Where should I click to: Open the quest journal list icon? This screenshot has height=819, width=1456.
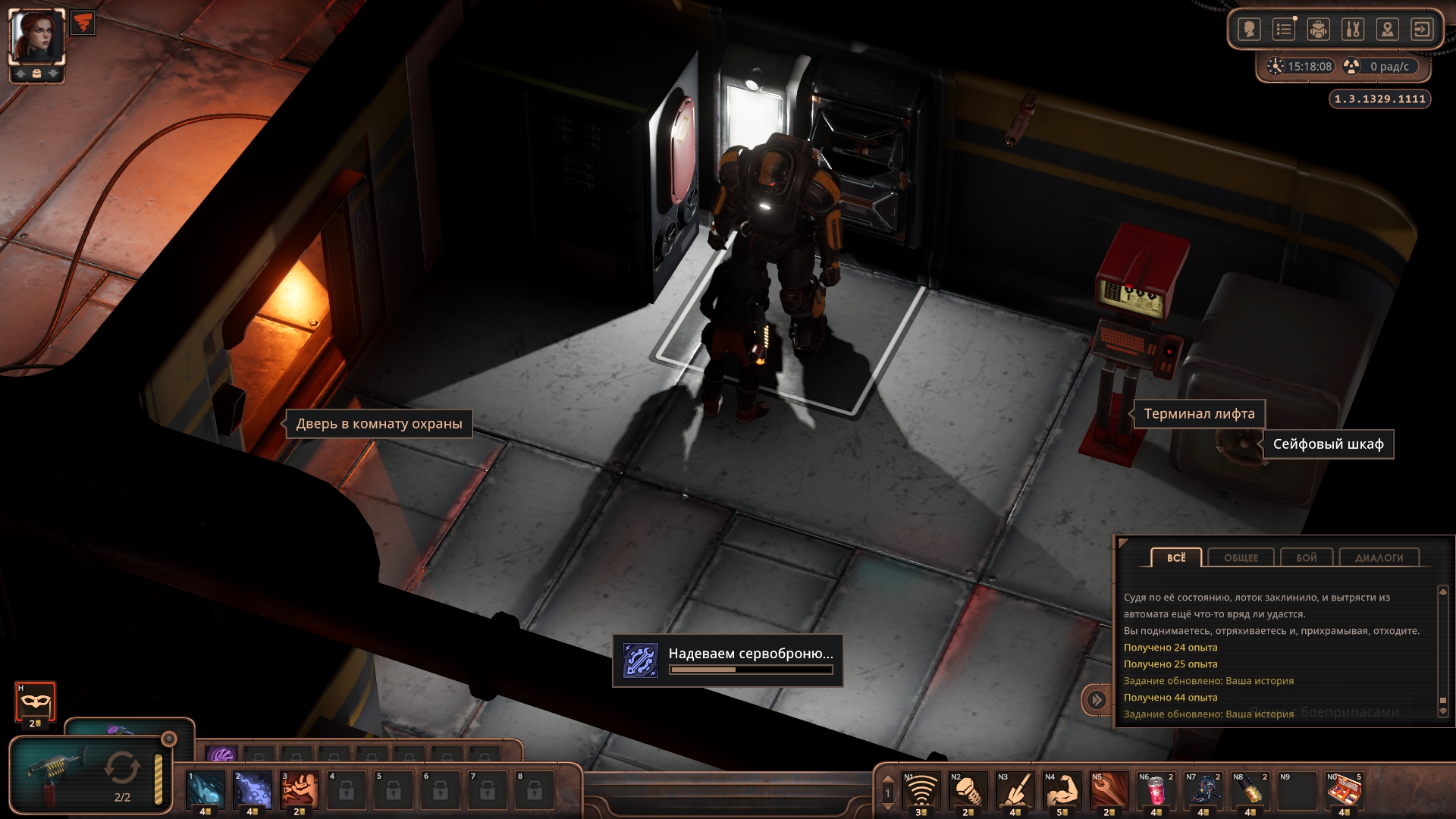(x=1284, y=30)
